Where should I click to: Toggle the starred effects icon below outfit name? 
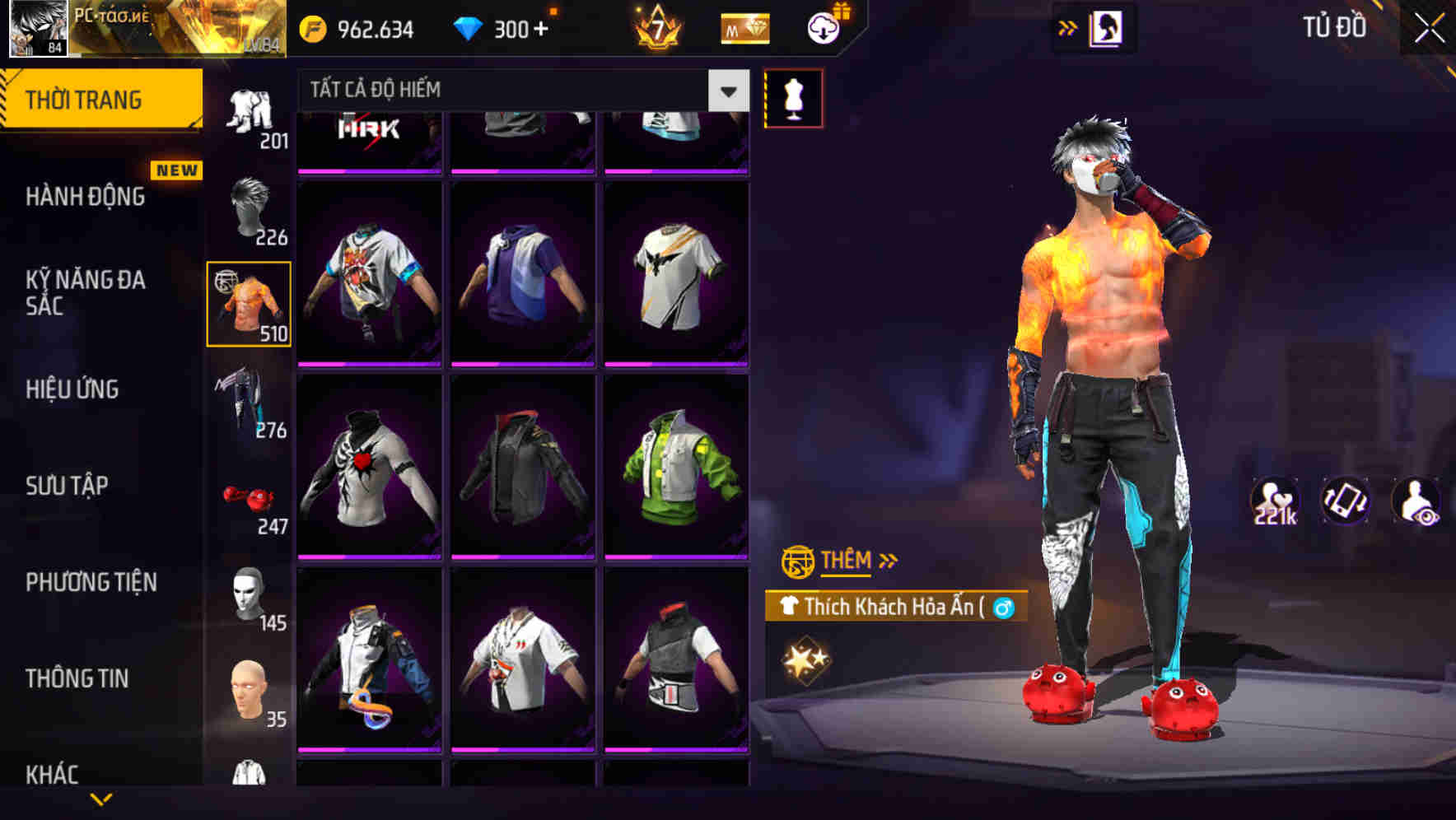(805, 659)
